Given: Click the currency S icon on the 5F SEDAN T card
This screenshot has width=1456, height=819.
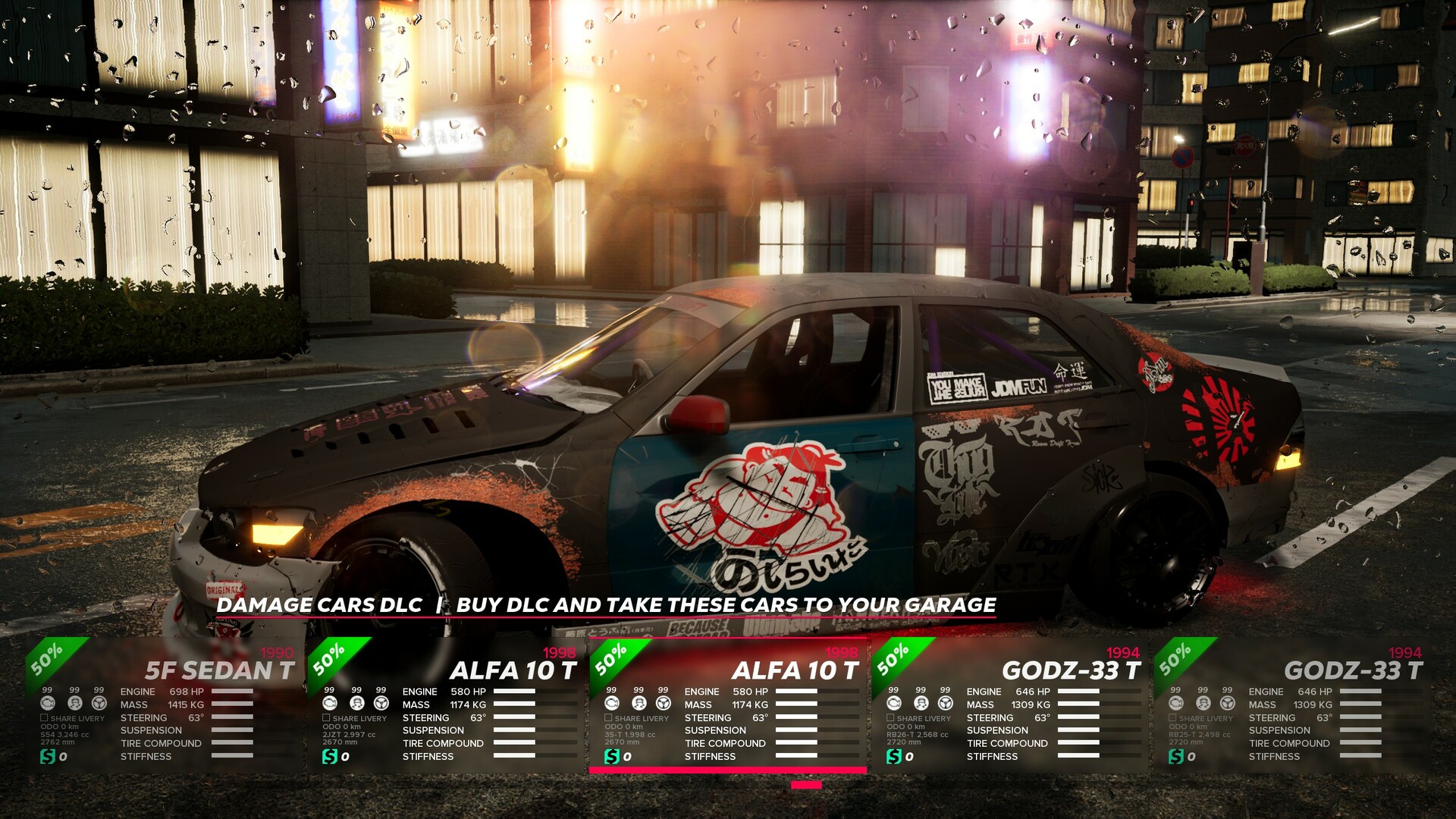Looking at the screenshot, I should click(x=48, y=756).
